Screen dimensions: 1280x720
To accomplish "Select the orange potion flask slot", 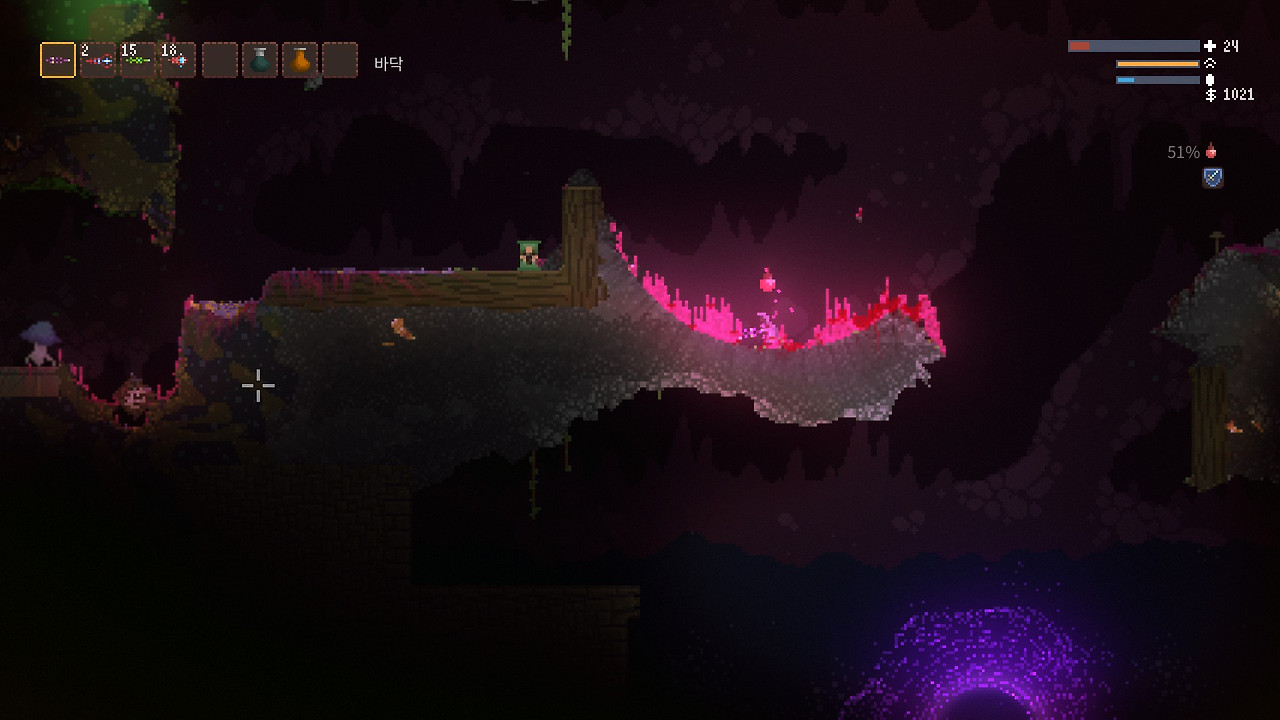I will pyautogui.click(x=300, y=60).
